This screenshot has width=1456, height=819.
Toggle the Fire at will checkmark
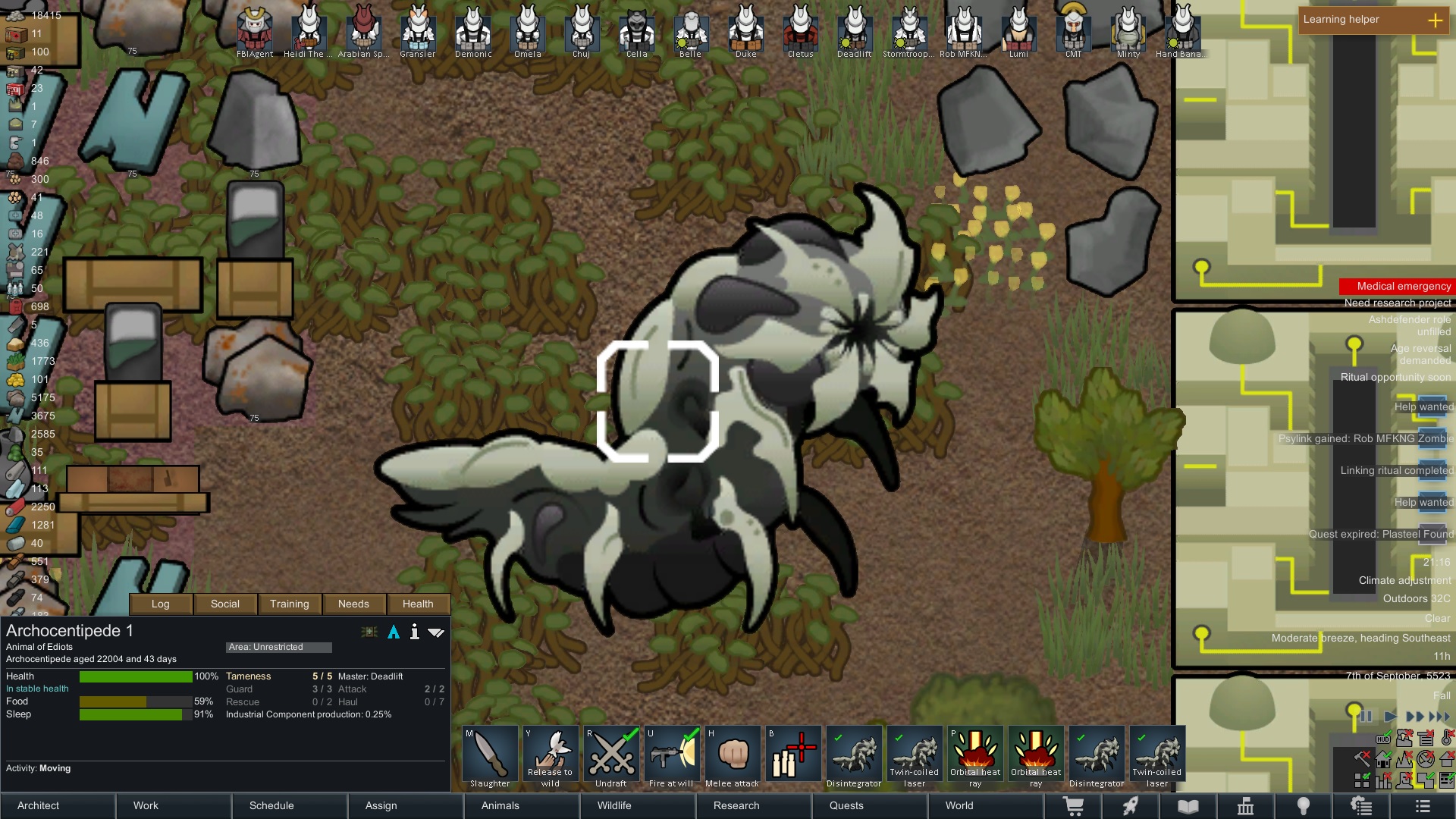(689, 734)
